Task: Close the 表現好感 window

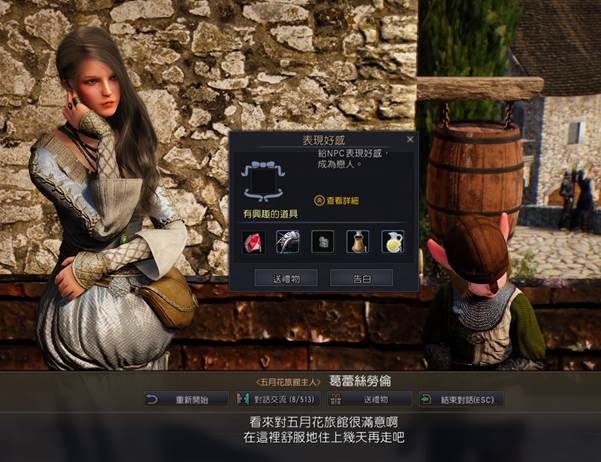Action: [x=409, y=140]
